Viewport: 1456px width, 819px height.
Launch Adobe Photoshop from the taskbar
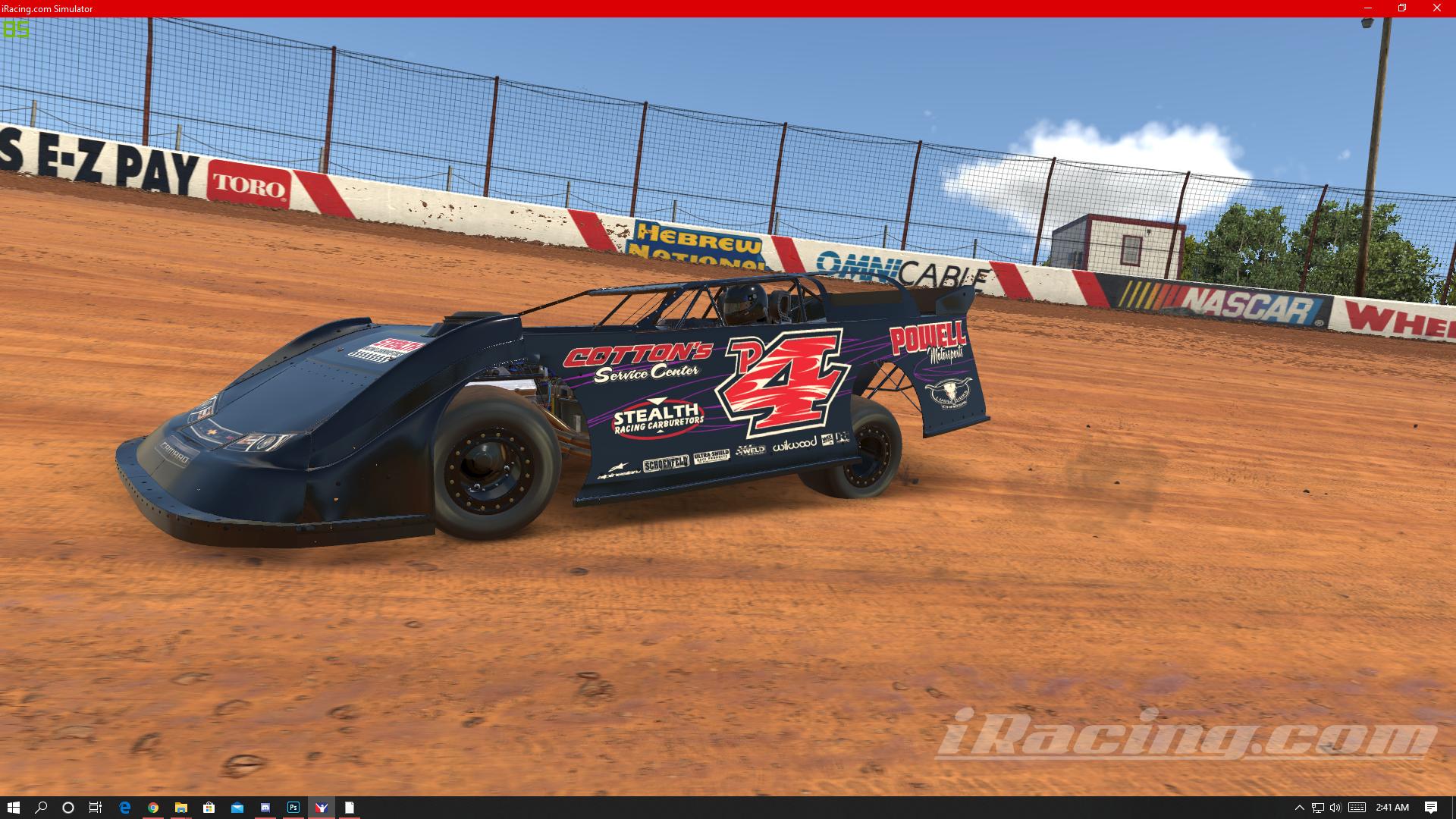(x=293, y=808)
